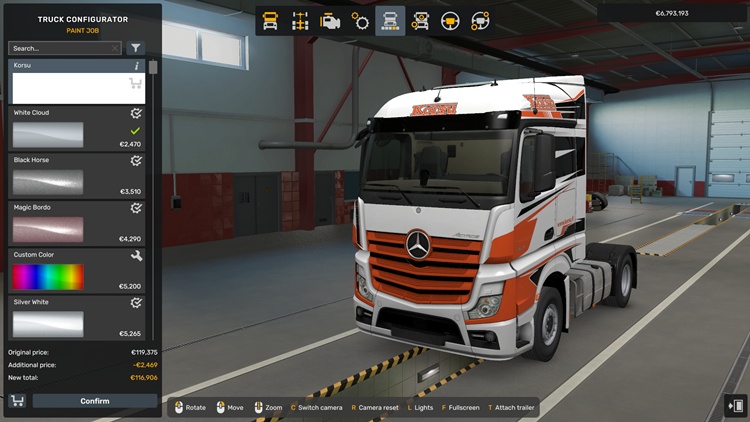Open the engine configuration tab

[x=330, y=20]
